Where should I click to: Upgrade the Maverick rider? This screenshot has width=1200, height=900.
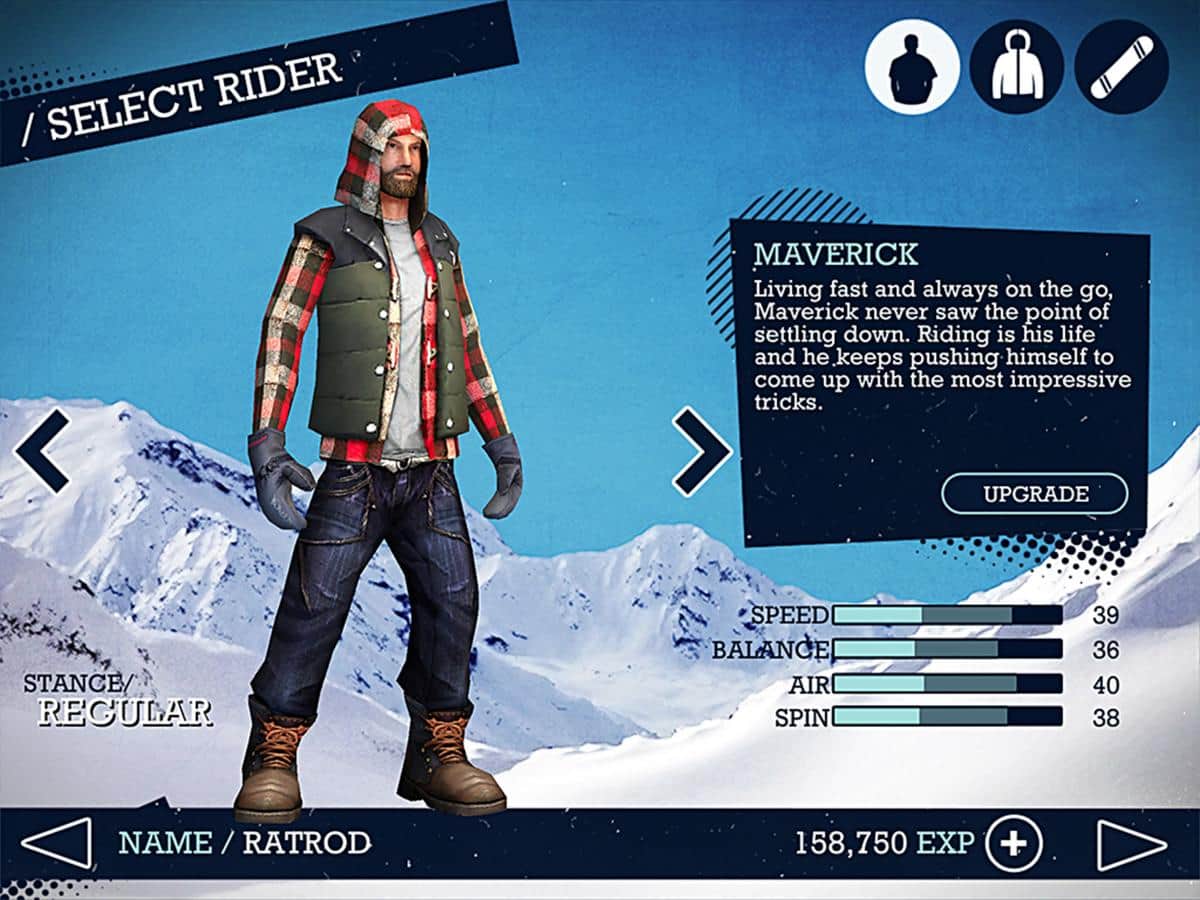coord(1034,494)
